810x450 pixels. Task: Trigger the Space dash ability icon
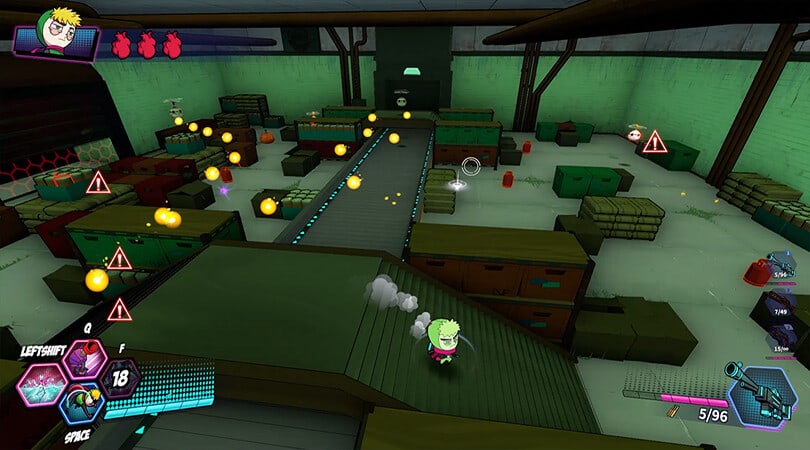[x=80, y=405]
